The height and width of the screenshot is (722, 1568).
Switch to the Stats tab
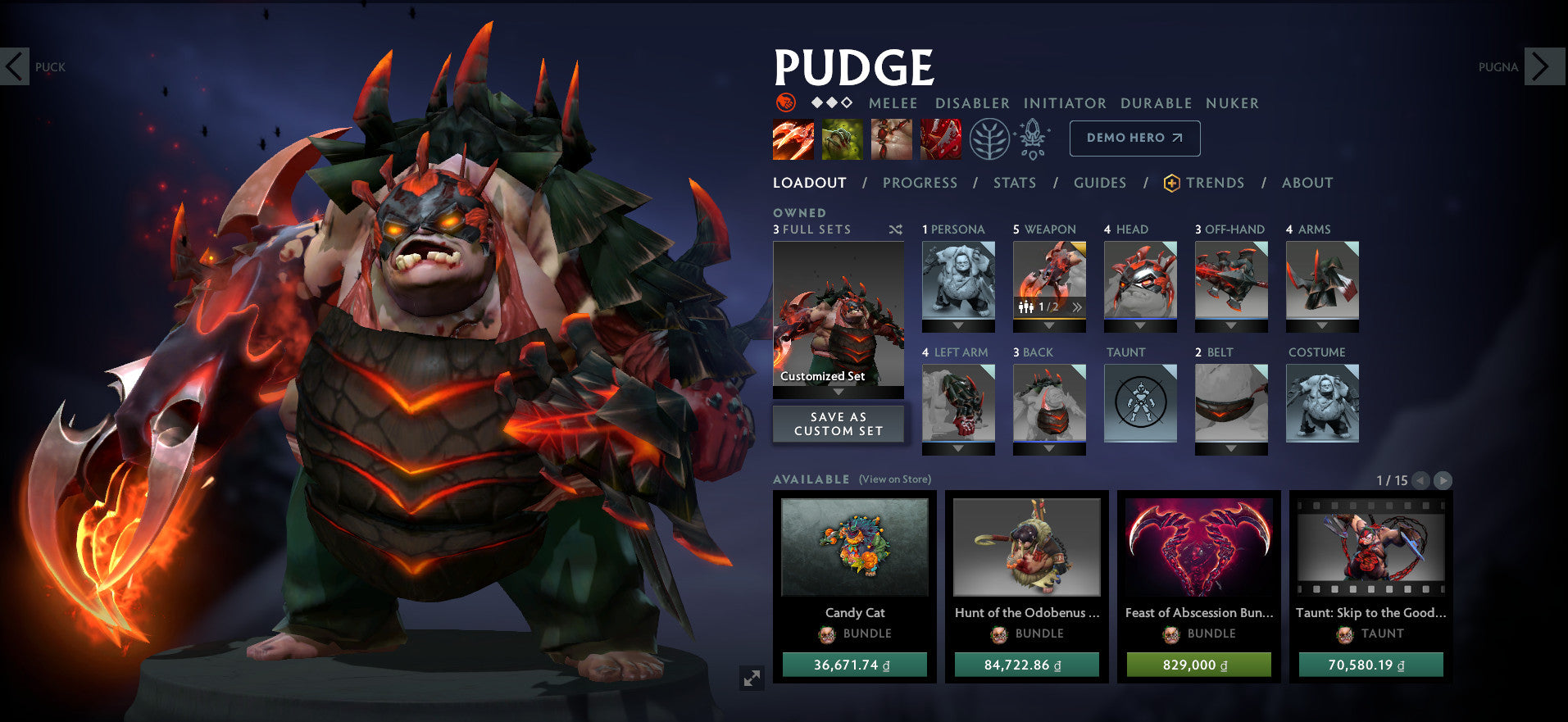[1014, 183]
